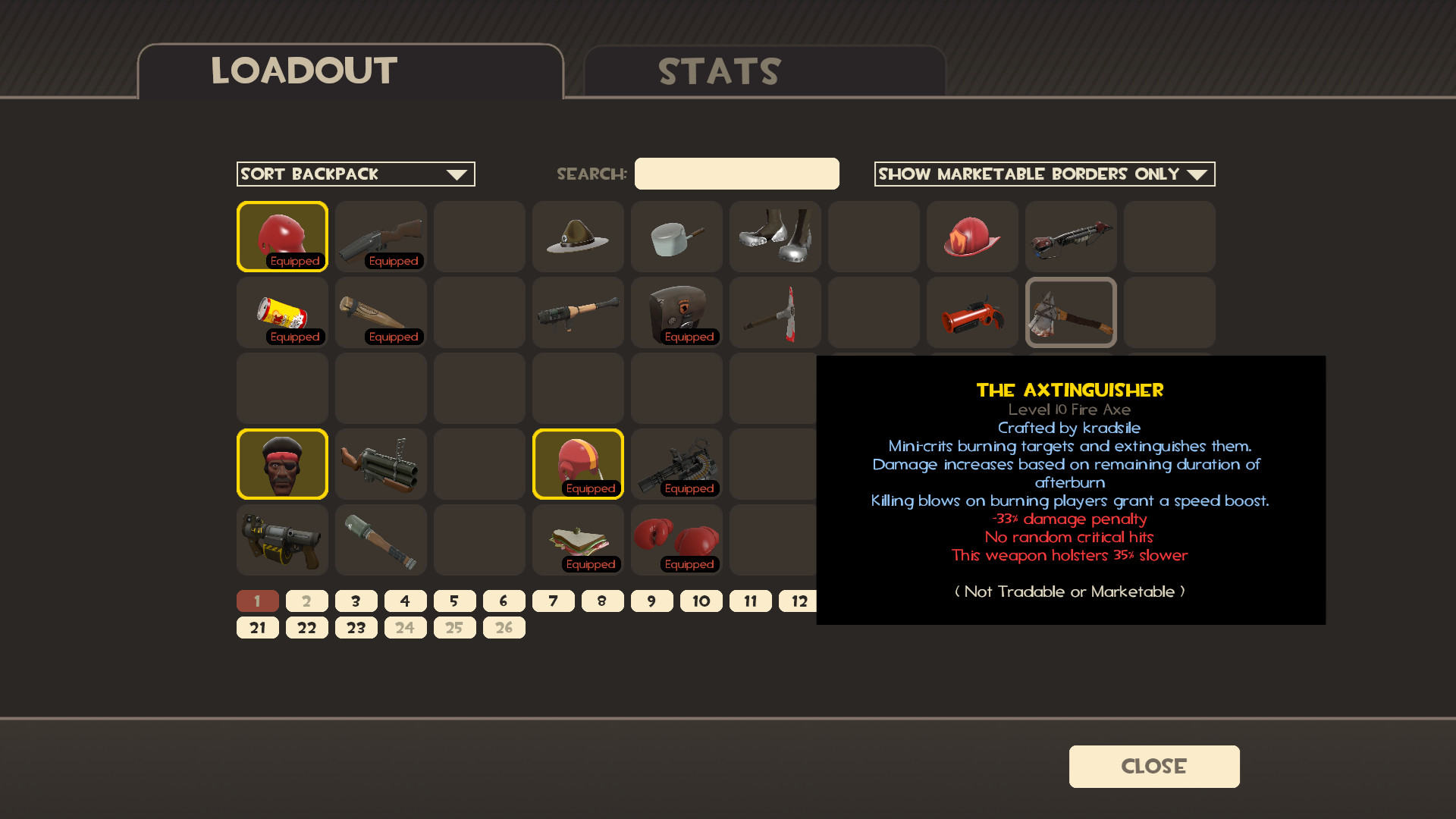Viewport: 1456px width, 819px height.
Task: Select backpack page 21
Action: pos(257,627)
